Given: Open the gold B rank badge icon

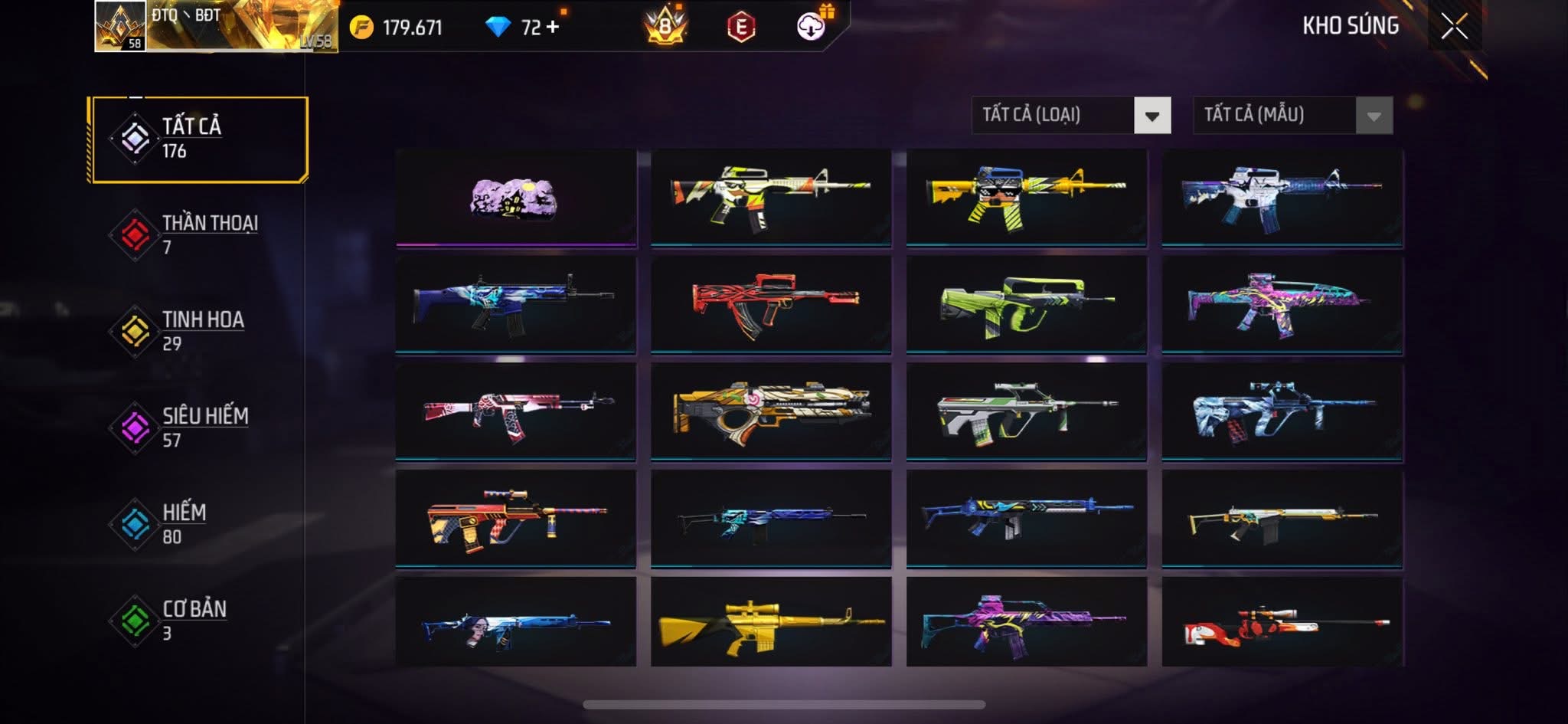Looking at the screenshot, I should (665, 28).
